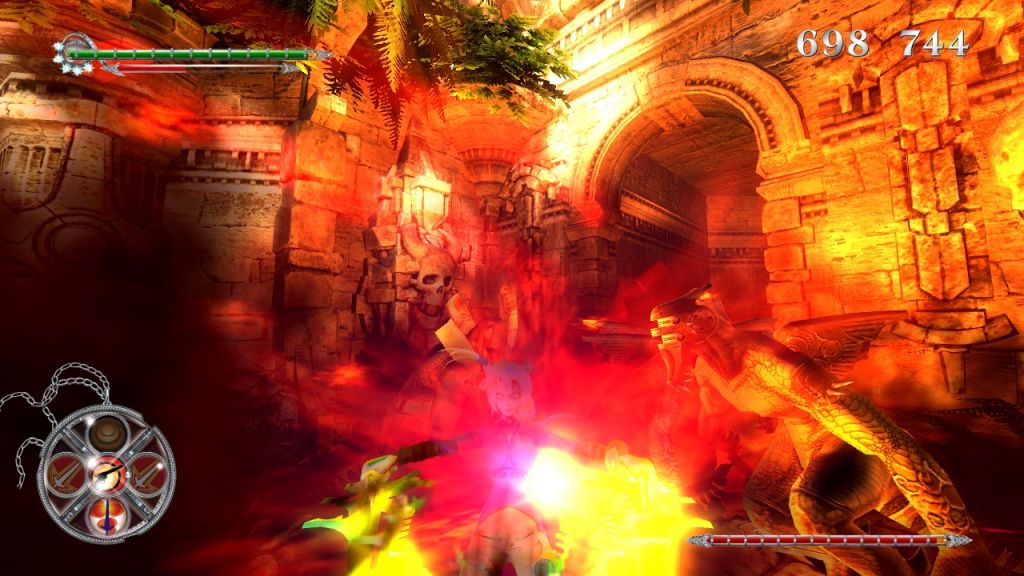This screenshot has width=1024, height=576.
Task: Select the center black blade amulet slot
Action: [105, 476]
